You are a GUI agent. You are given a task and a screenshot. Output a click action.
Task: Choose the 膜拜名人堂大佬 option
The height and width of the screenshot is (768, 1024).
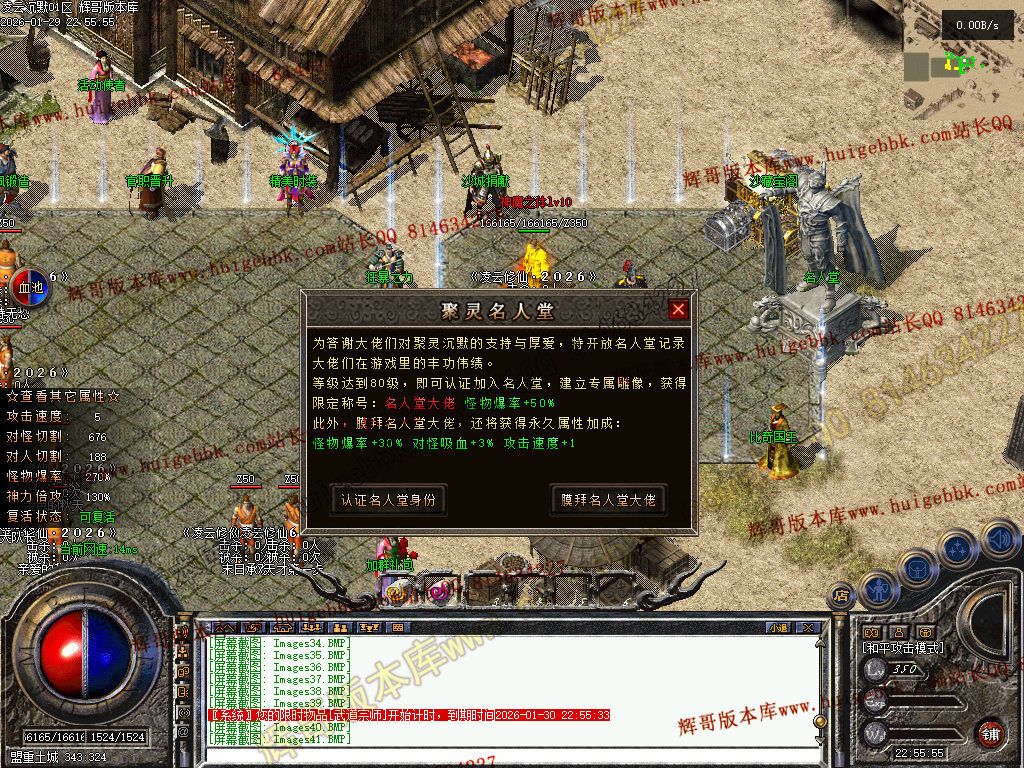[608, 500]
